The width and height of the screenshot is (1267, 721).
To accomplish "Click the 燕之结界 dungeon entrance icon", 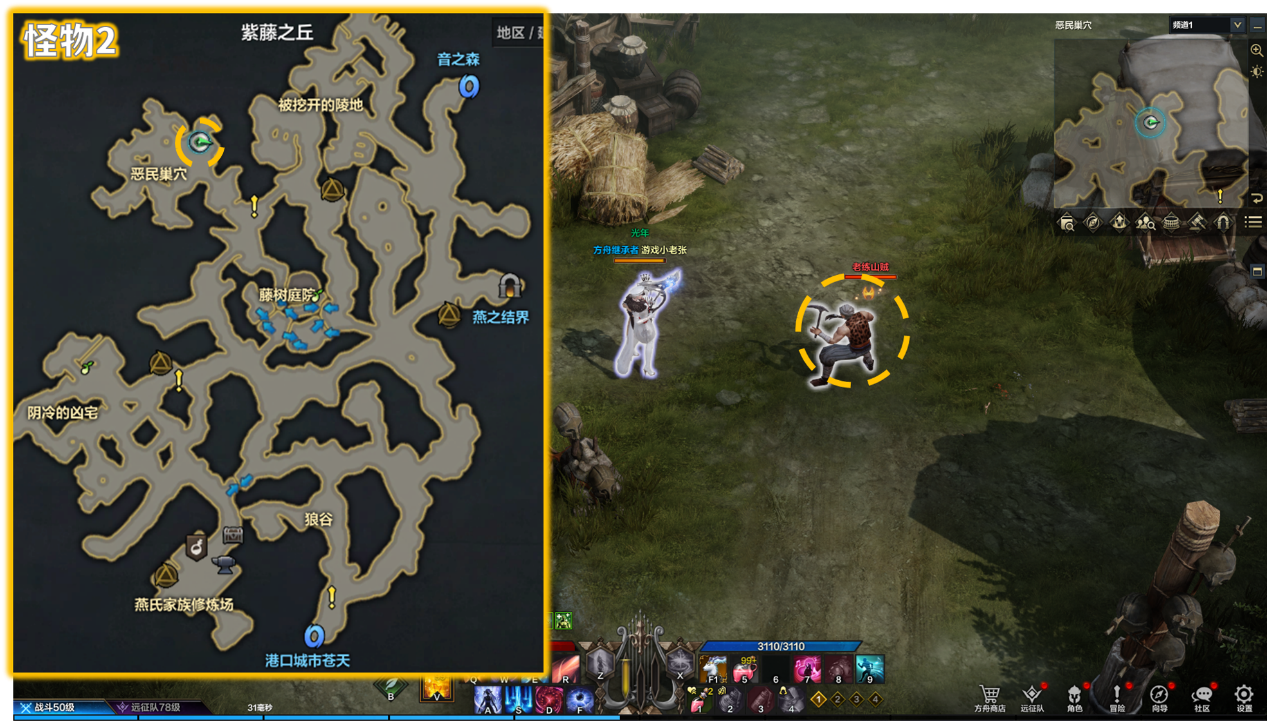I will (510, 287).
